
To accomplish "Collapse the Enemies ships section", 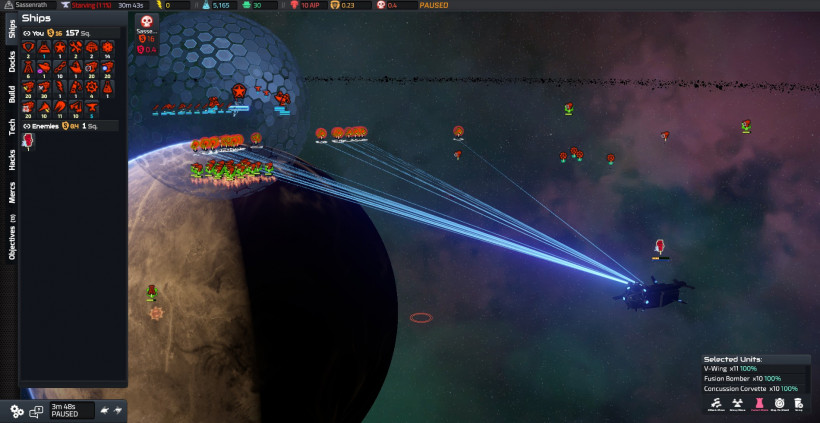I will point(27,126).
